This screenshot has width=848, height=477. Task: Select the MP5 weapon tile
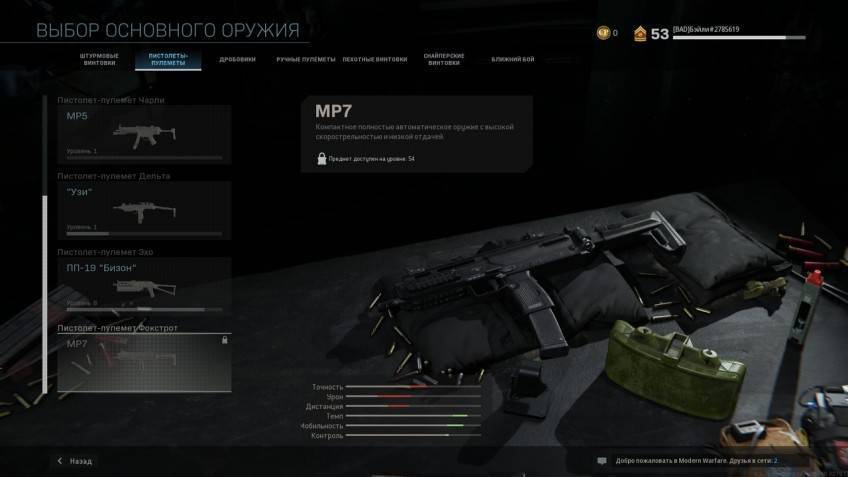[144, 134]
